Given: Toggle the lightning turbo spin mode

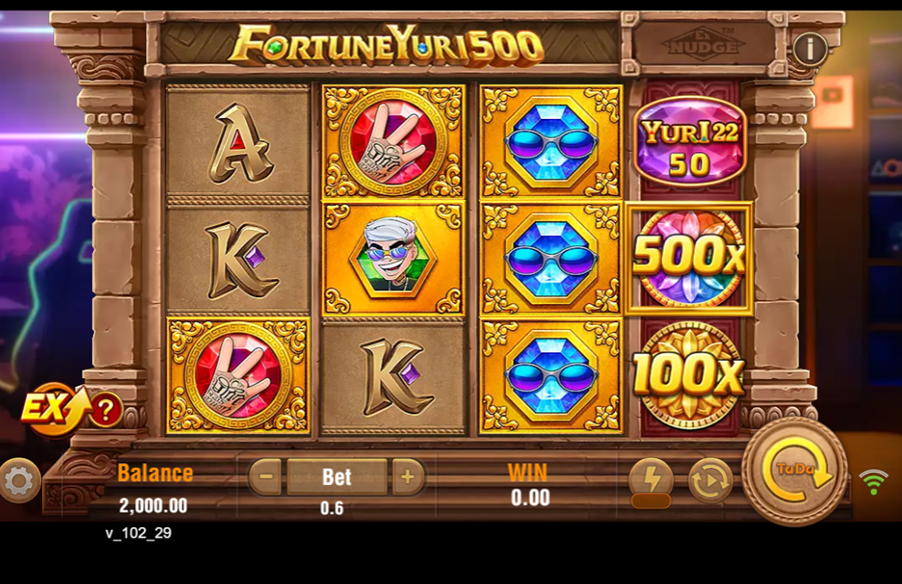Looking at the screenshot, I should 650,479.
